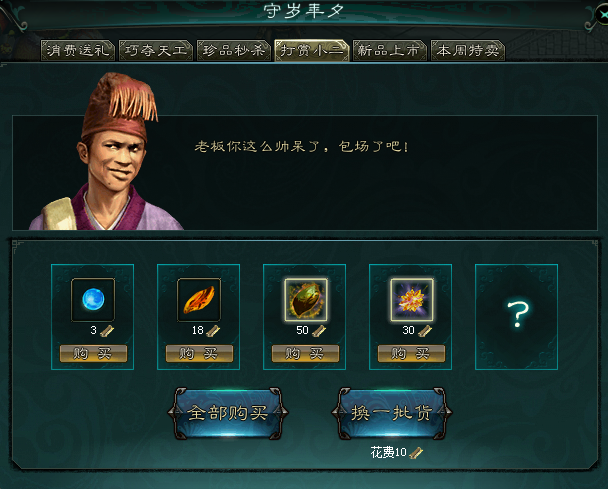Viewport: 608px width, 489px height.
Task: Click the 全部购买 buy-all button
Action: pos(229,413)
